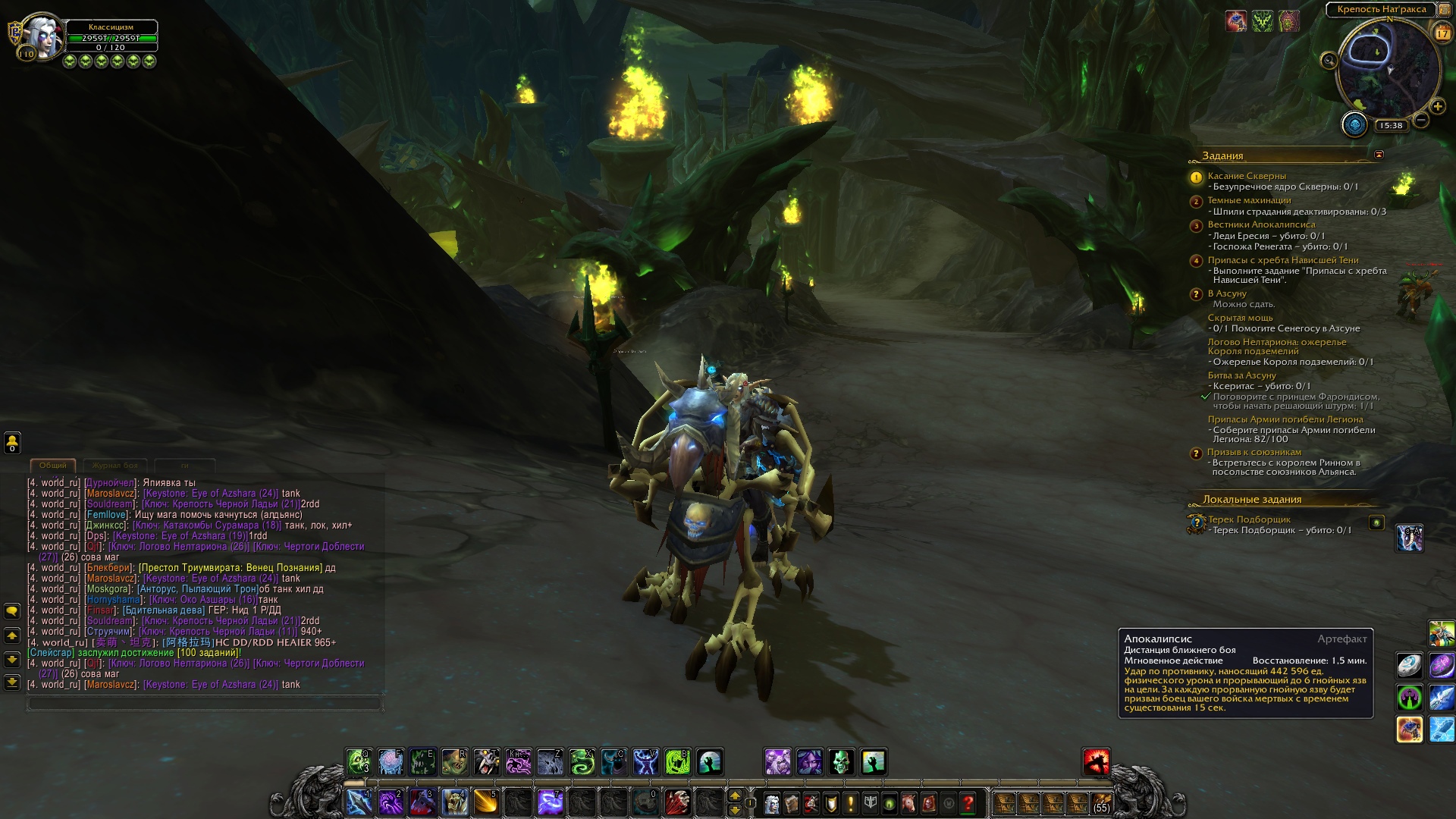Select the Касание Скверны quest entry
Viewport: 1456px width, 819px height.
point(1246,176)
